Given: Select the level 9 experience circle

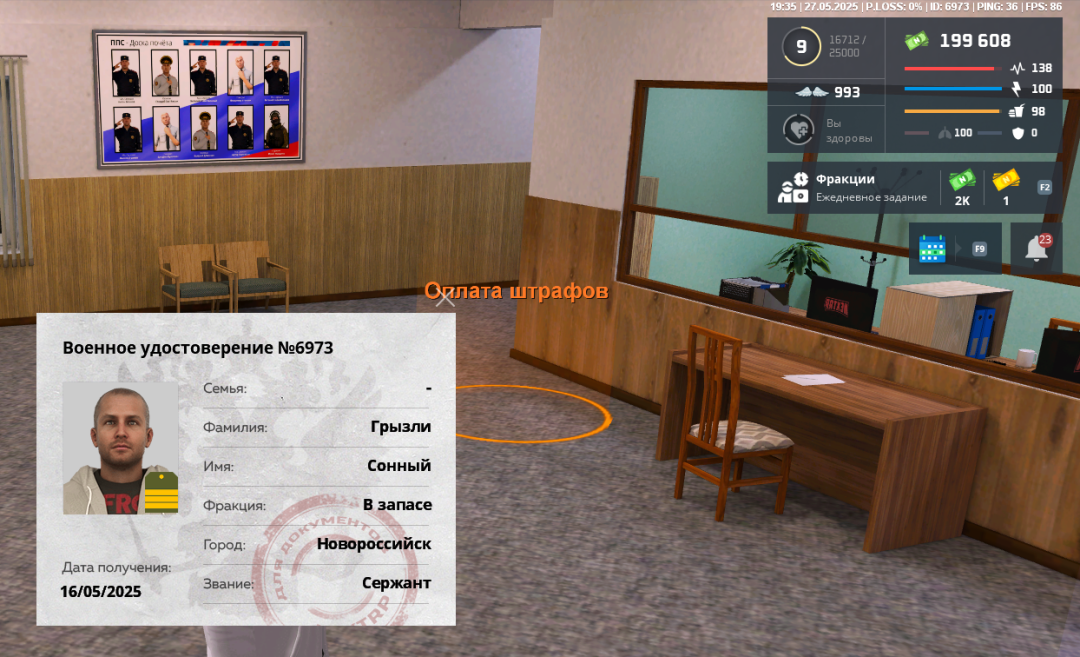Looking at the screenshot, I should tap(800, 46).
